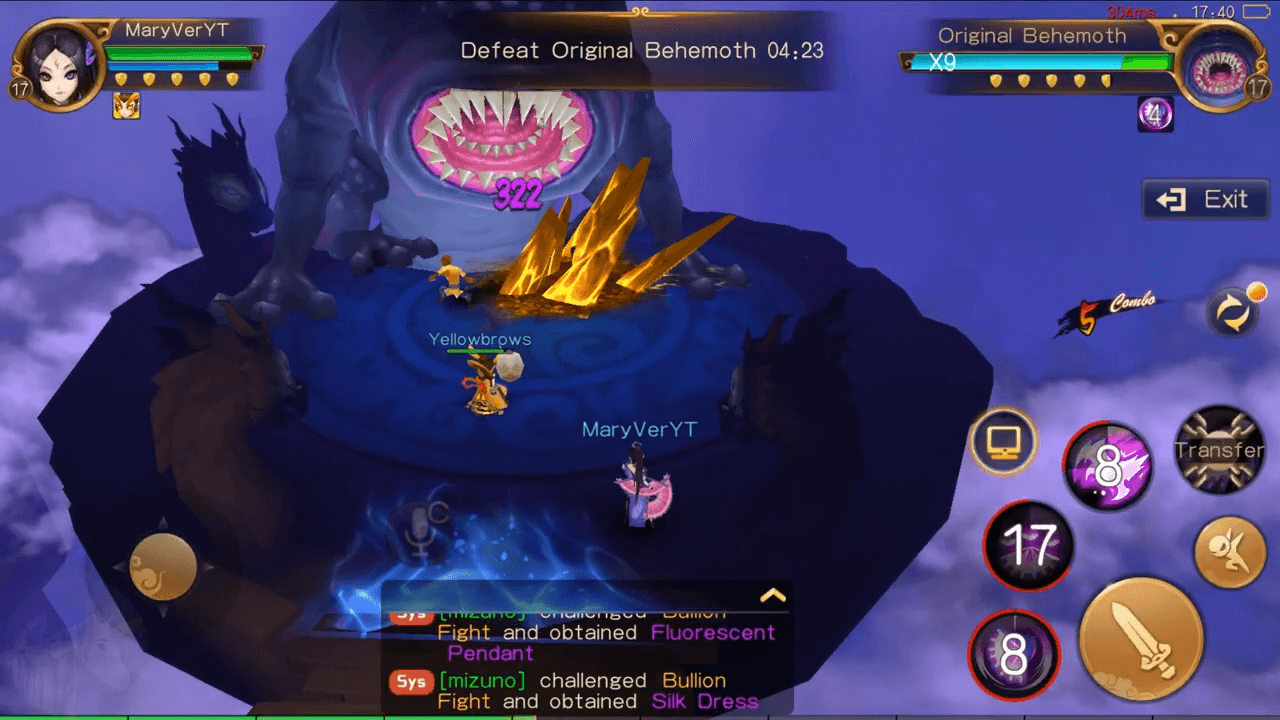1280x720 pixels.
Task: Use the skill on 17 cooldown
Action: click(1029, 546)
